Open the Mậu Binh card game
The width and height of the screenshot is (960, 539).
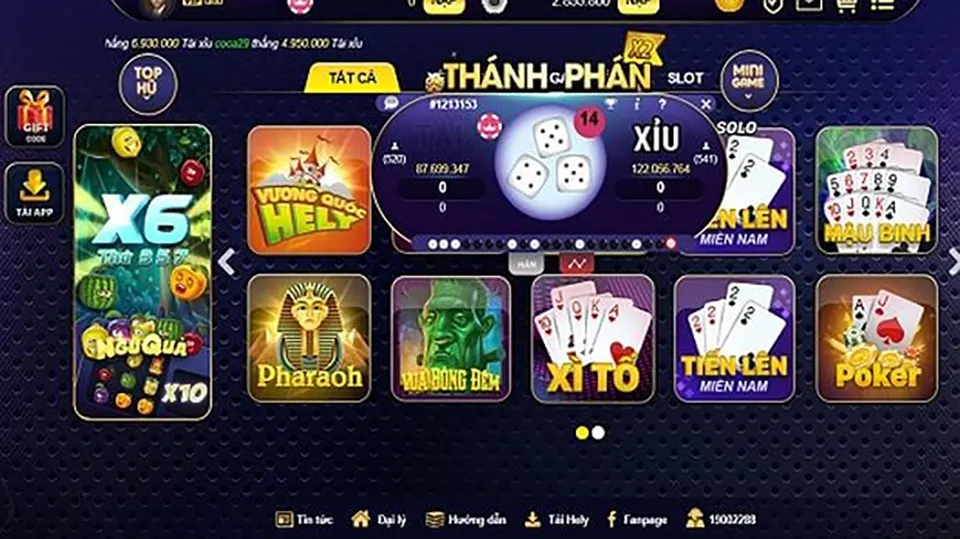tap(877, 190)
